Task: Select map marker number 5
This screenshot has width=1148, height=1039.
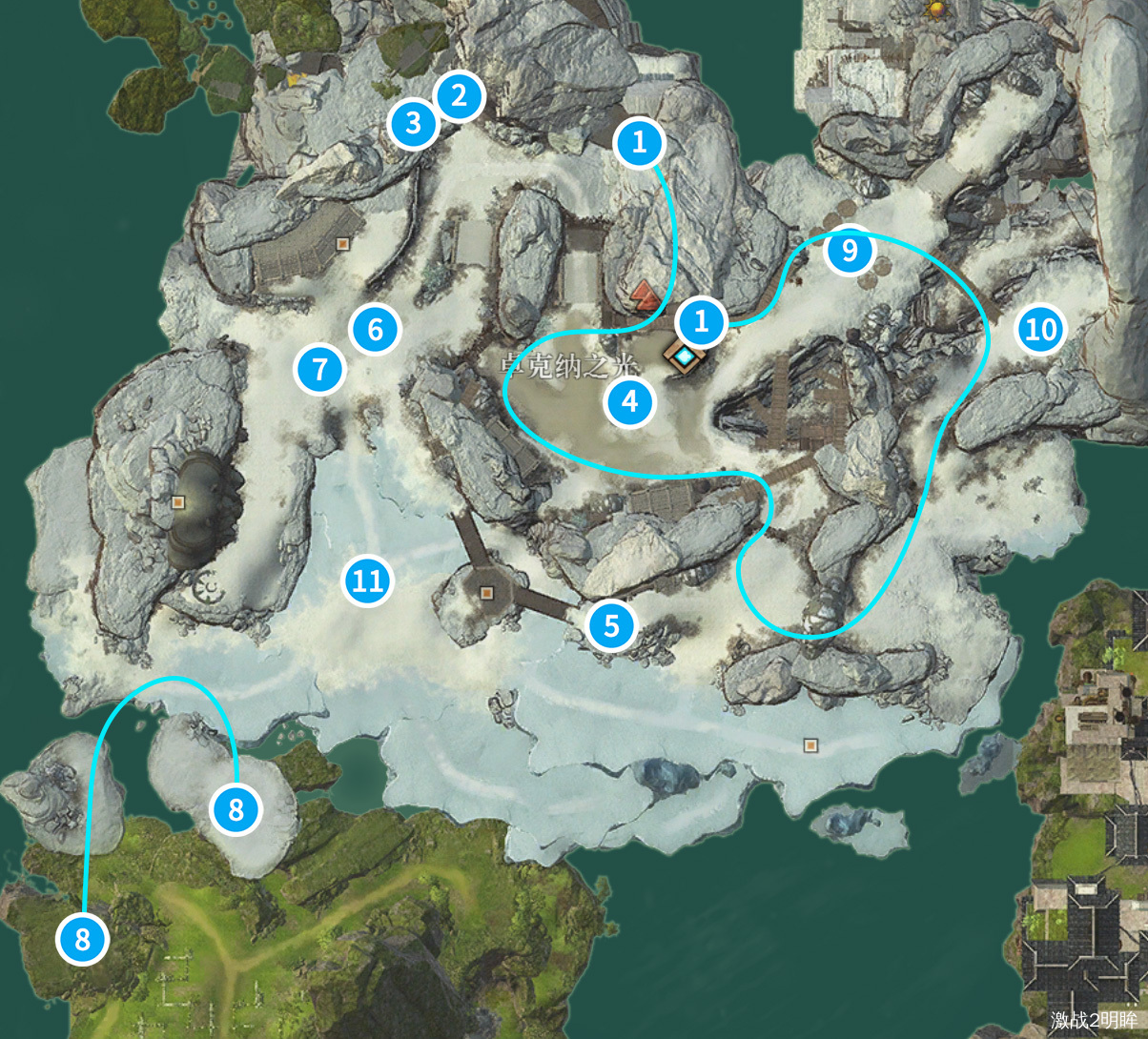Action: pos(611,626)
